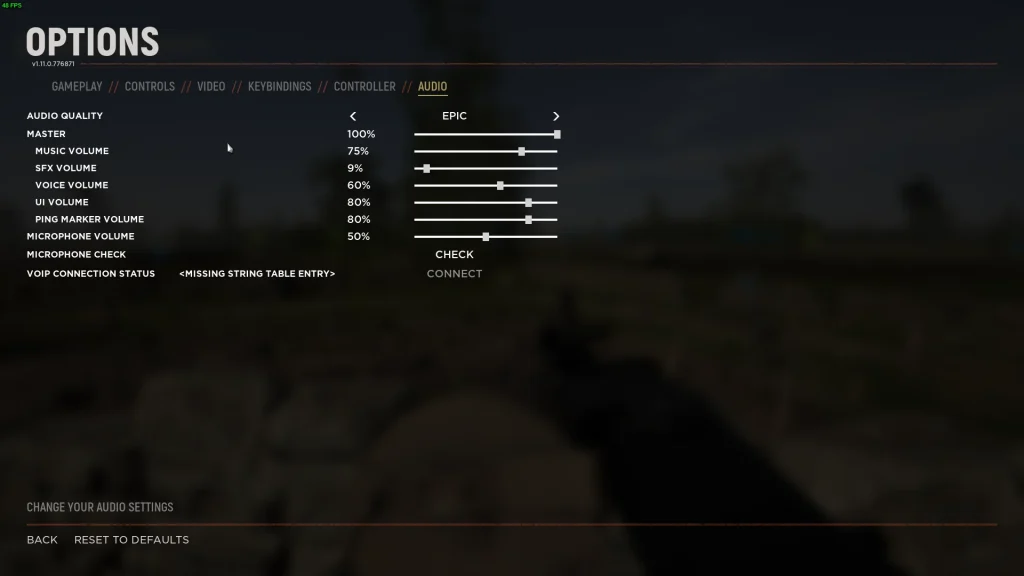Run the microphone Check
This screenshot has height=576, width=1024.
tap(454, 255)
